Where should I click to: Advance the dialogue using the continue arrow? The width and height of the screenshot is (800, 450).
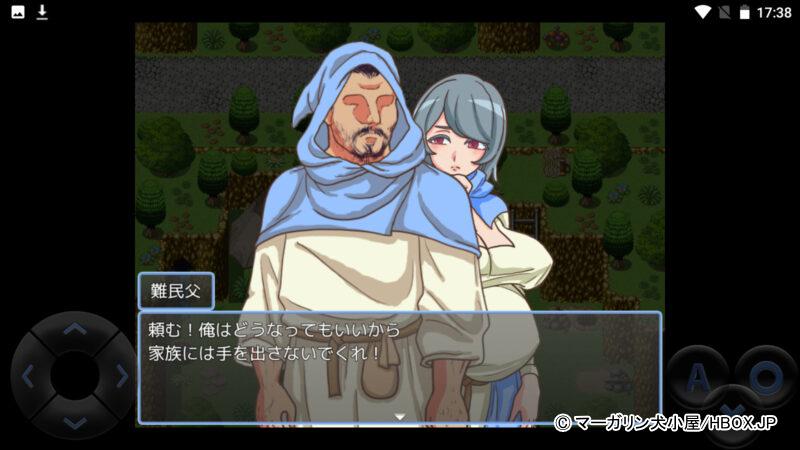tap(400, 415)
